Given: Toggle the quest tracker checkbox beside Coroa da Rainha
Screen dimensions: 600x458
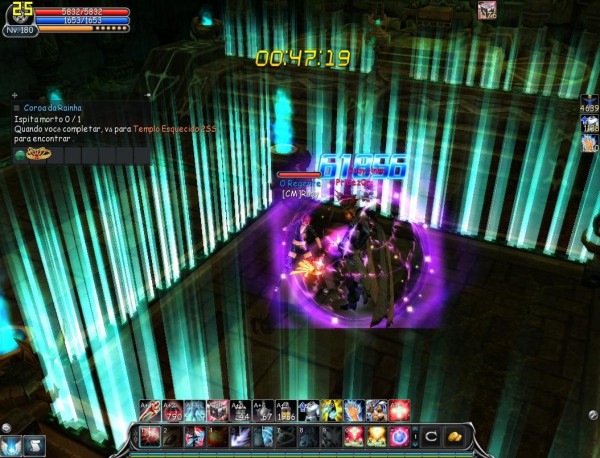Looking at the screenshot, I should 17,108.
